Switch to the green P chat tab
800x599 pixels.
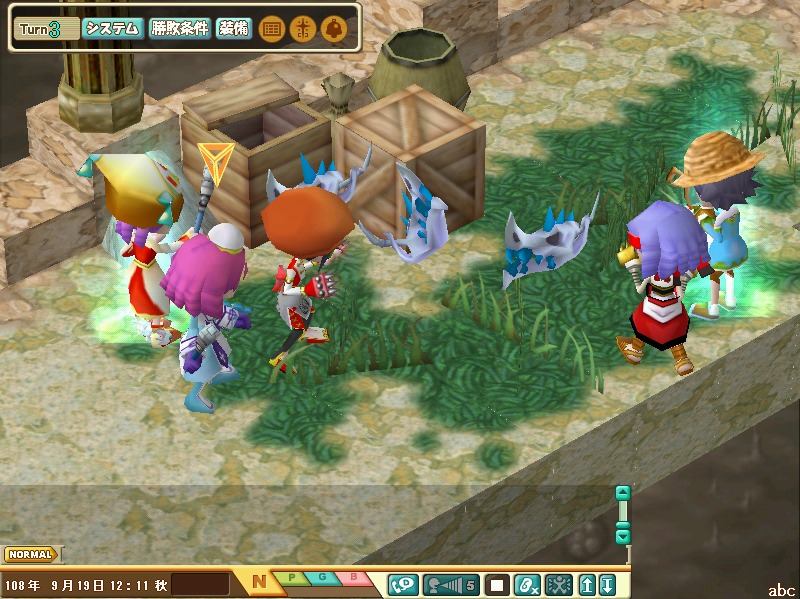coord(292,578)
